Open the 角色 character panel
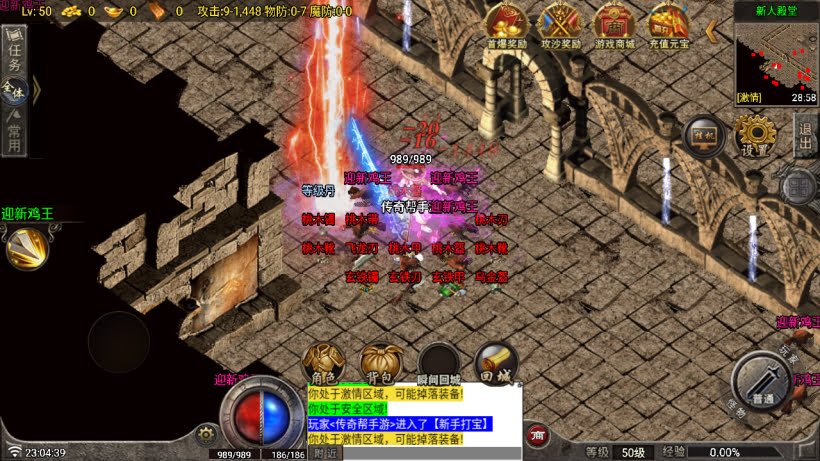Image resolution: width=820 pixels, height=461 pixels. tap(324, 364)
